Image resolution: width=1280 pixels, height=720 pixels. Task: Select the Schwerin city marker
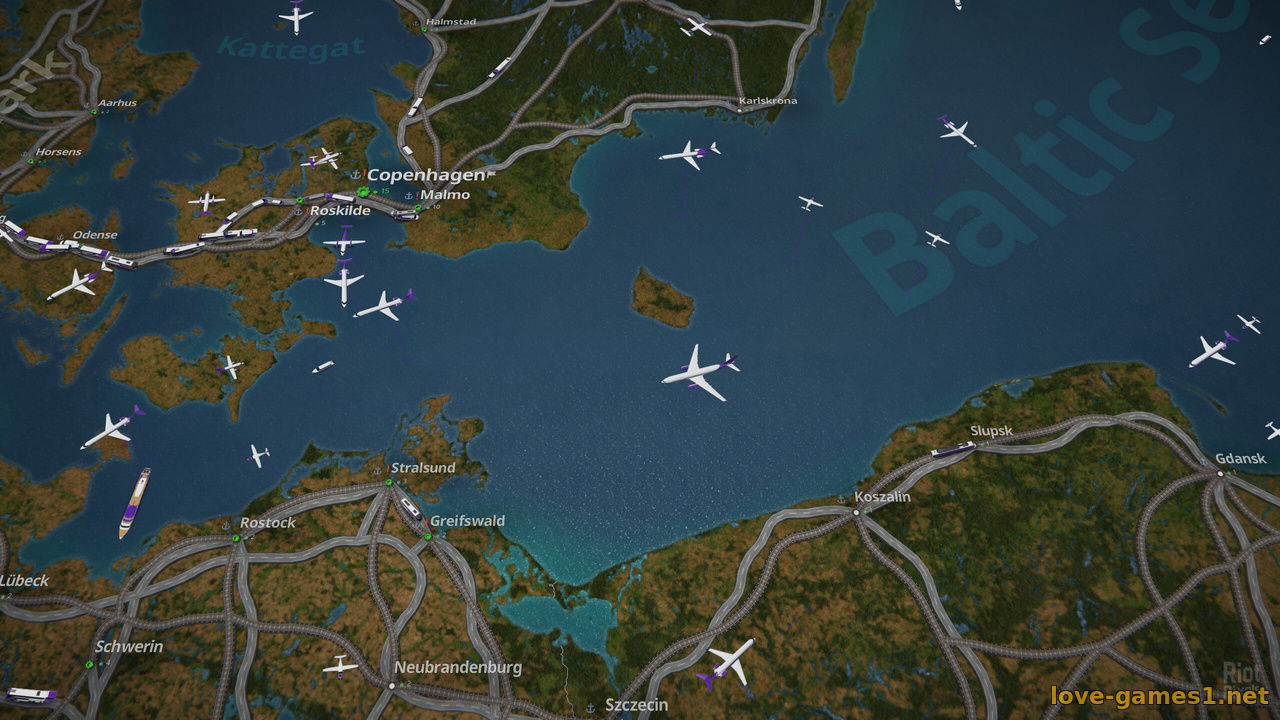pyautogui.click(x=90, y=664)
